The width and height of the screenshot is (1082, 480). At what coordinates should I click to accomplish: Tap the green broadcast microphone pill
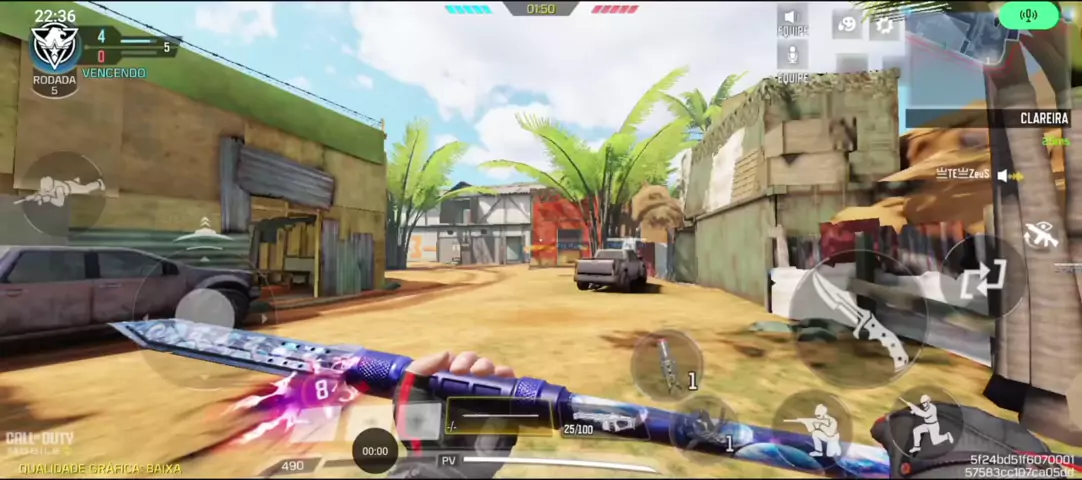[x=1028, y=15]
